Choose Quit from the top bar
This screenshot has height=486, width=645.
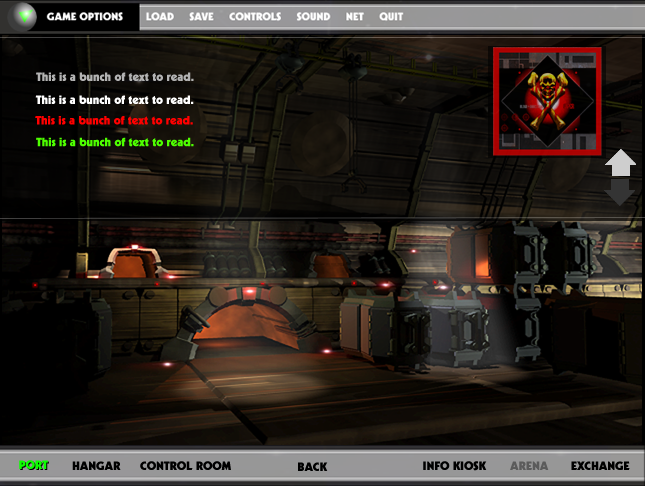(x=391, y=17)
